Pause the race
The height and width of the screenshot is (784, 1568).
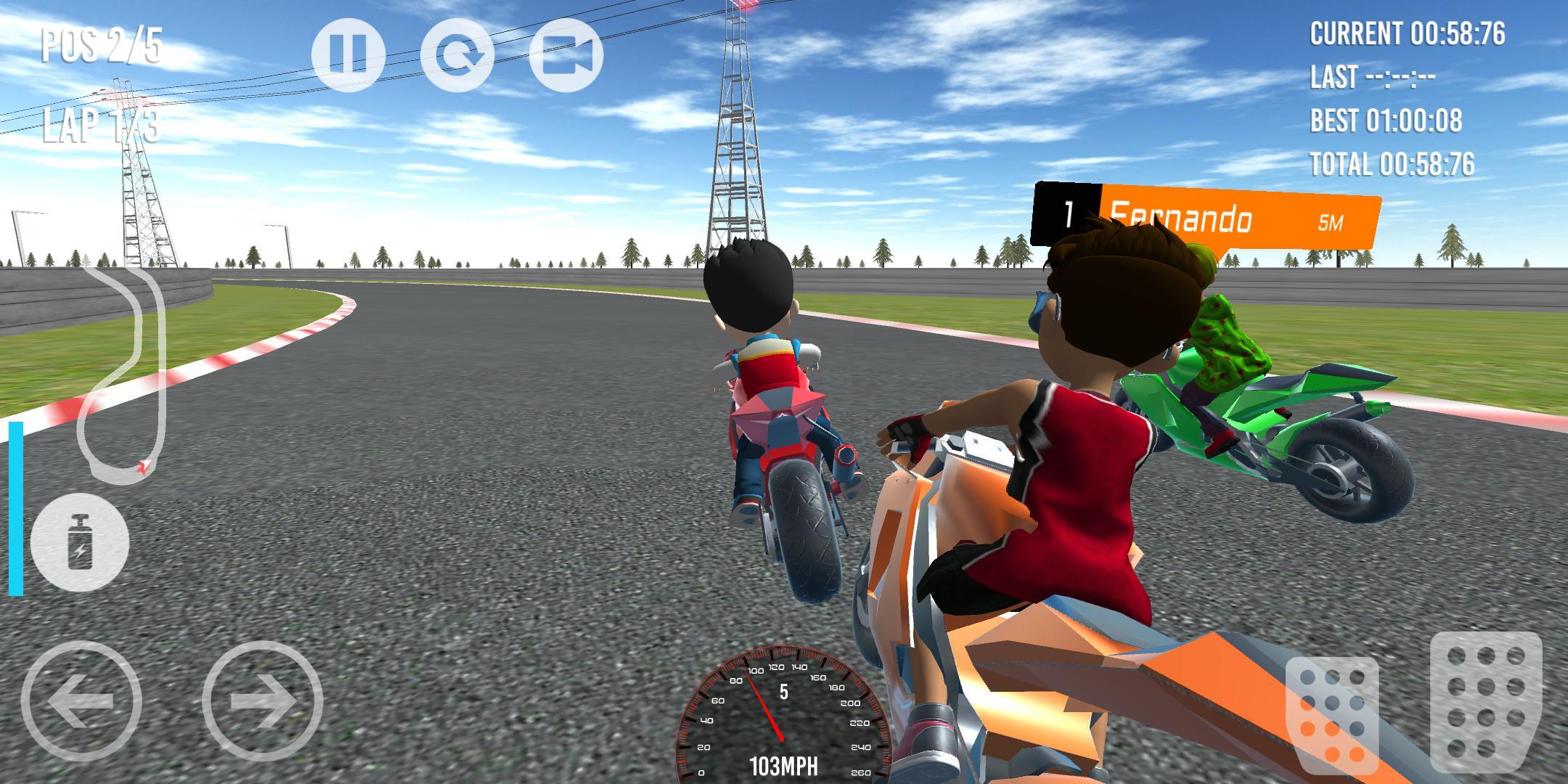click(x=350, y=55)
